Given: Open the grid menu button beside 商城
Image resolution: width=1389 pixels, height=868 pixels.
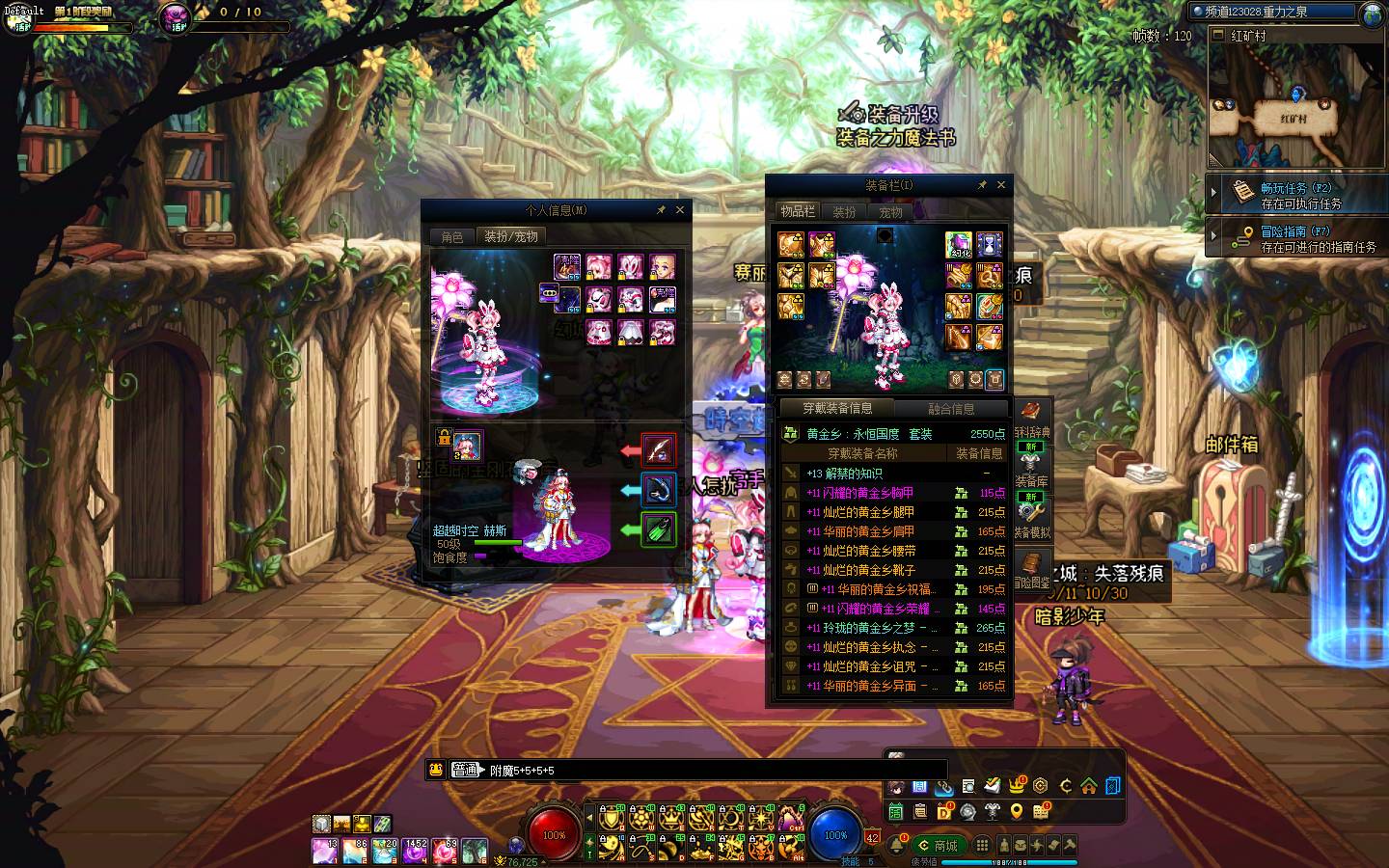Looking at the screenshot, I should click(982, 846).
